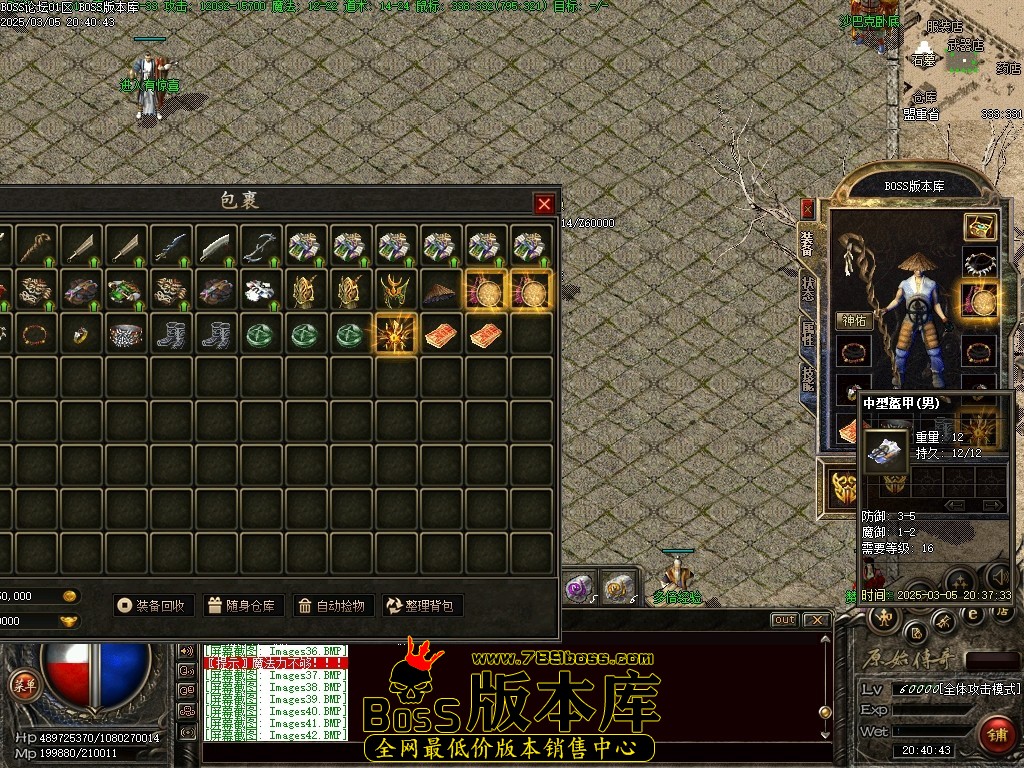Select the silver chain bracelet slot
The width and height of the screenshot is (1024, 768).
(x=127, y=334)
